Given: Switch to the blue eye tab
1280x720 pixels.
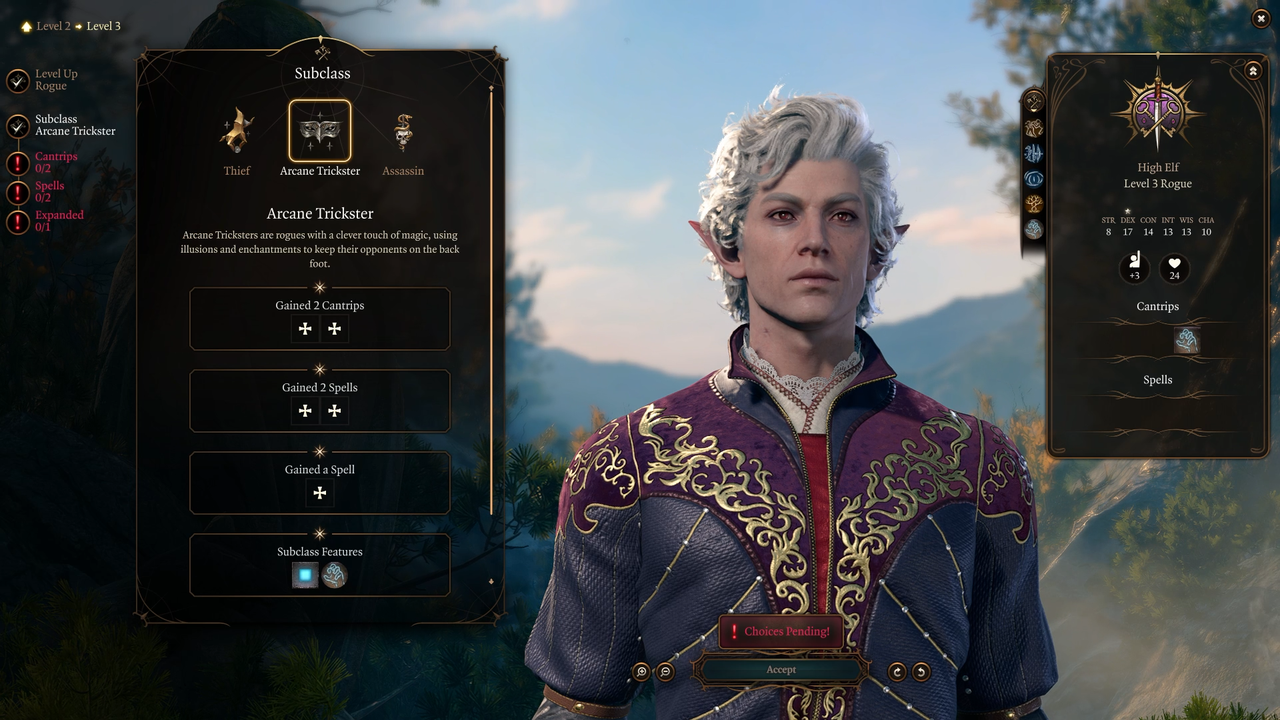Looking at the screenshot, I should [1034, 179].
